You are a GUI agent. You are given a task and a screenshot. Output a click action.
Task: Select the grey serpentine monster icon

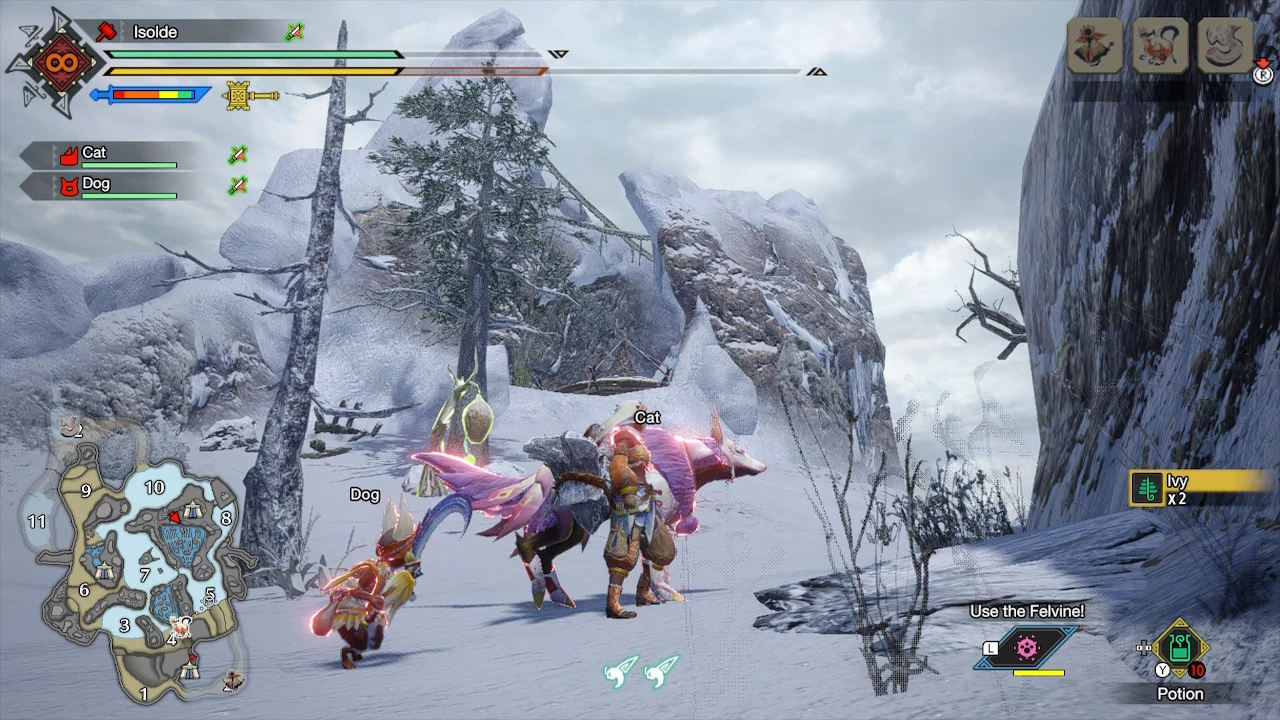point(1225,46)
